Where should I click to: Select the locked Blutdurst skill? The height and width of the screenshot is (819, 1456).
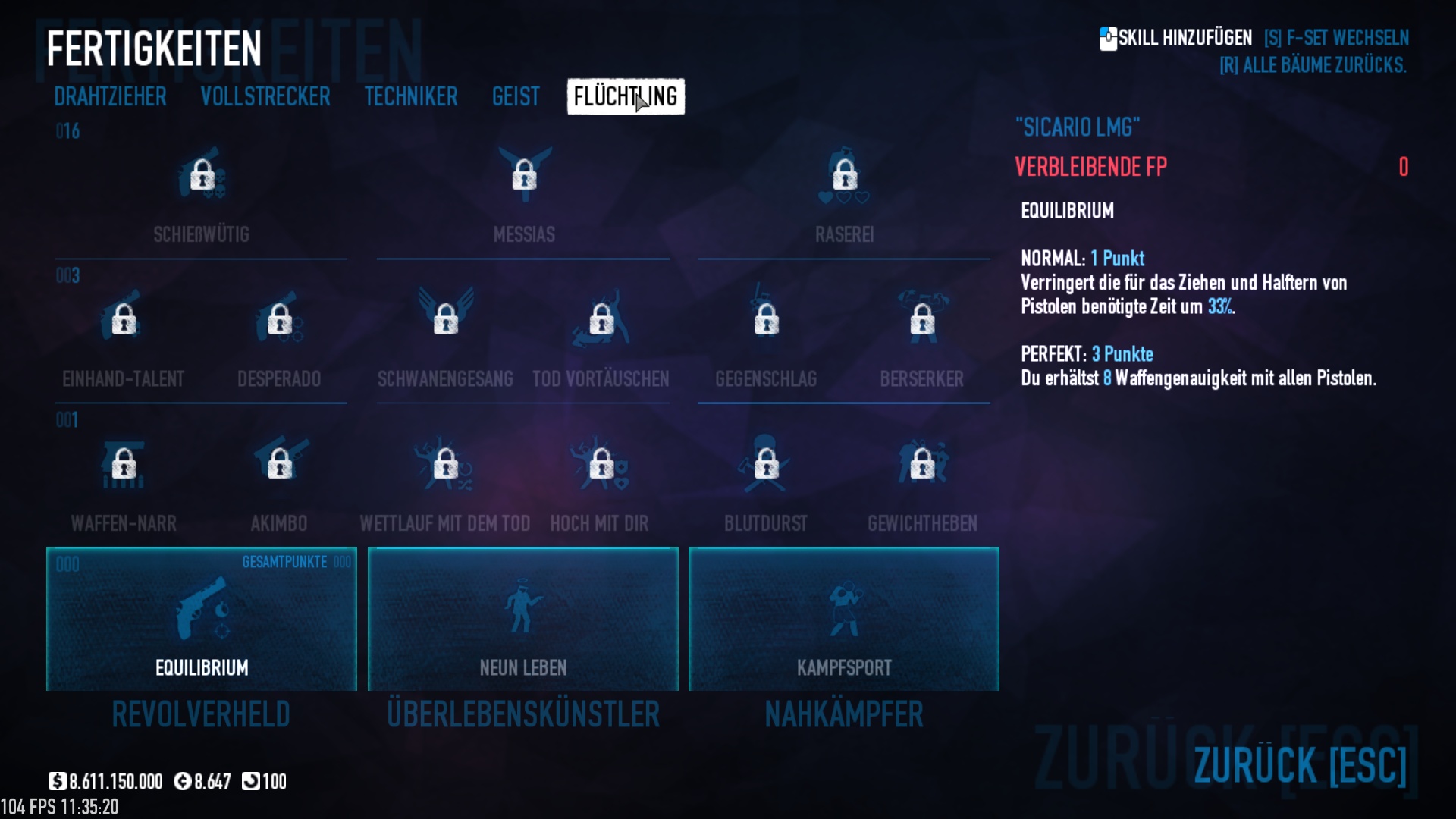pos(766,464)
